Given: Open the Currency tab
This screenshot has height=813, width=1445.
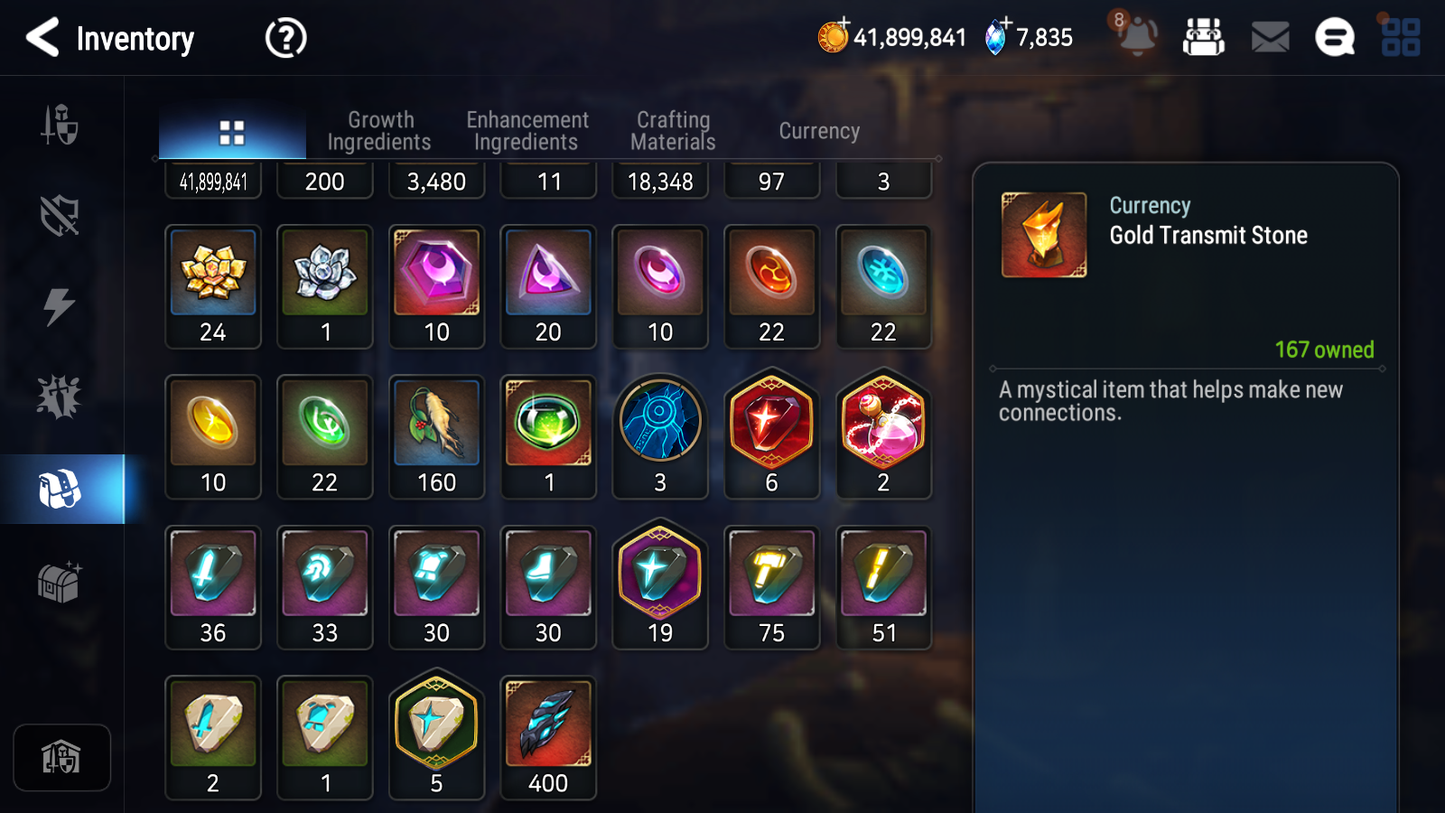Looking at the screenshot, I should (818, 131).
